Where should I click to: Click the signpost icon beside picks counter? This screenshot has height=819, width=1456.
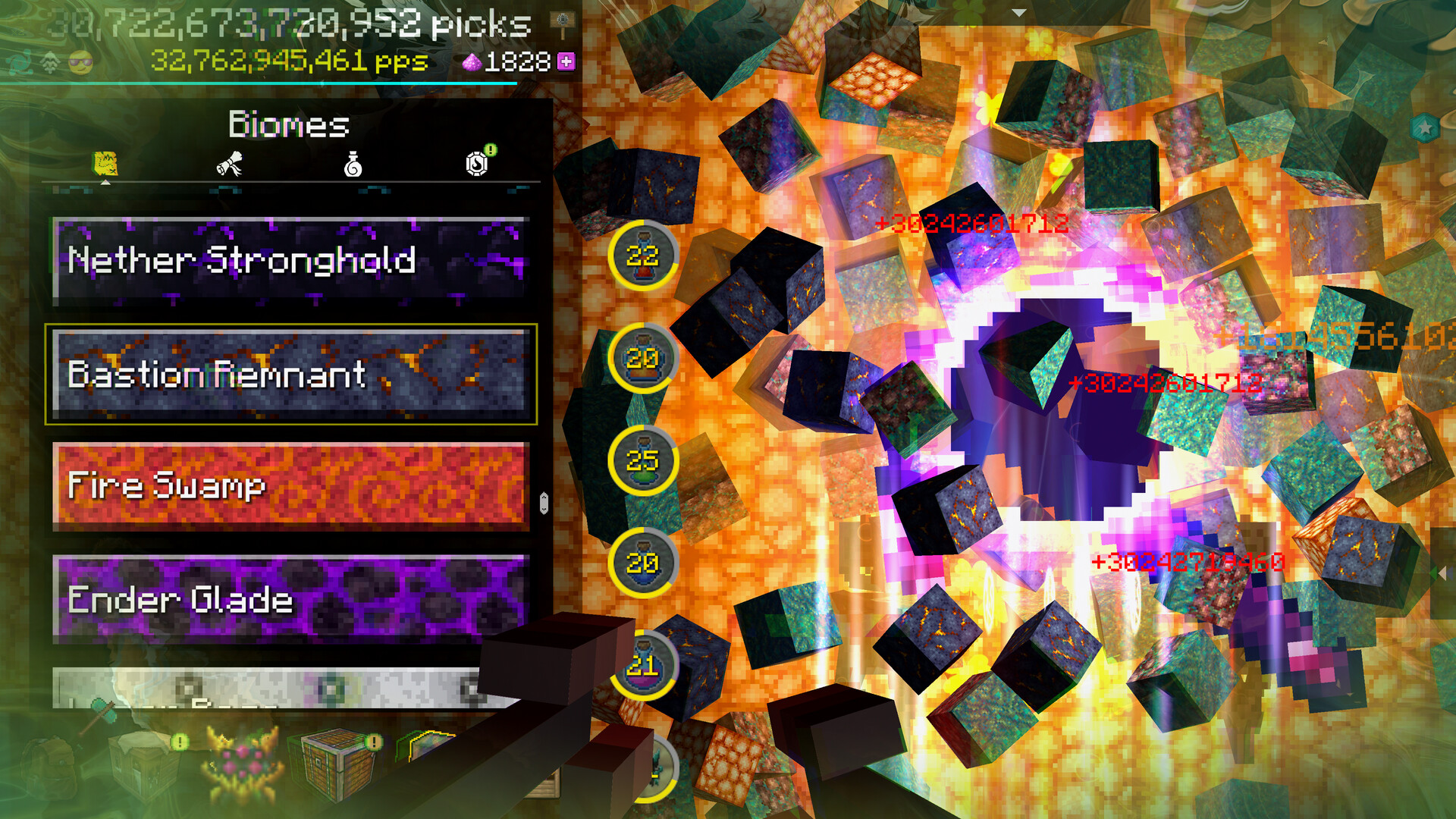point(563,24)
